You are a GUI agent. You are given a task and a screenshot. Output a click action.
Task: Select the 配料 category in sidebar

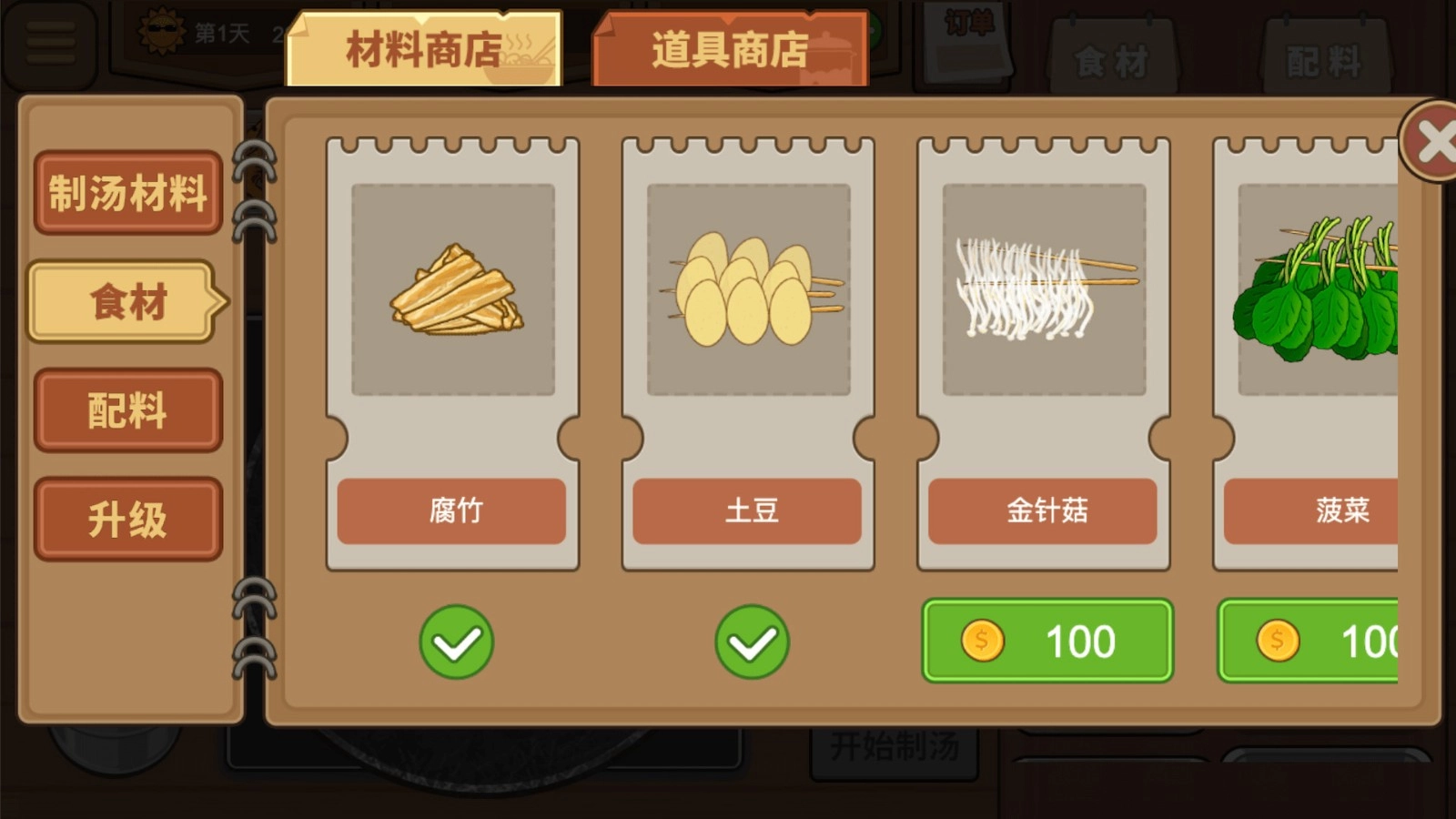click(x=127, y=410)
